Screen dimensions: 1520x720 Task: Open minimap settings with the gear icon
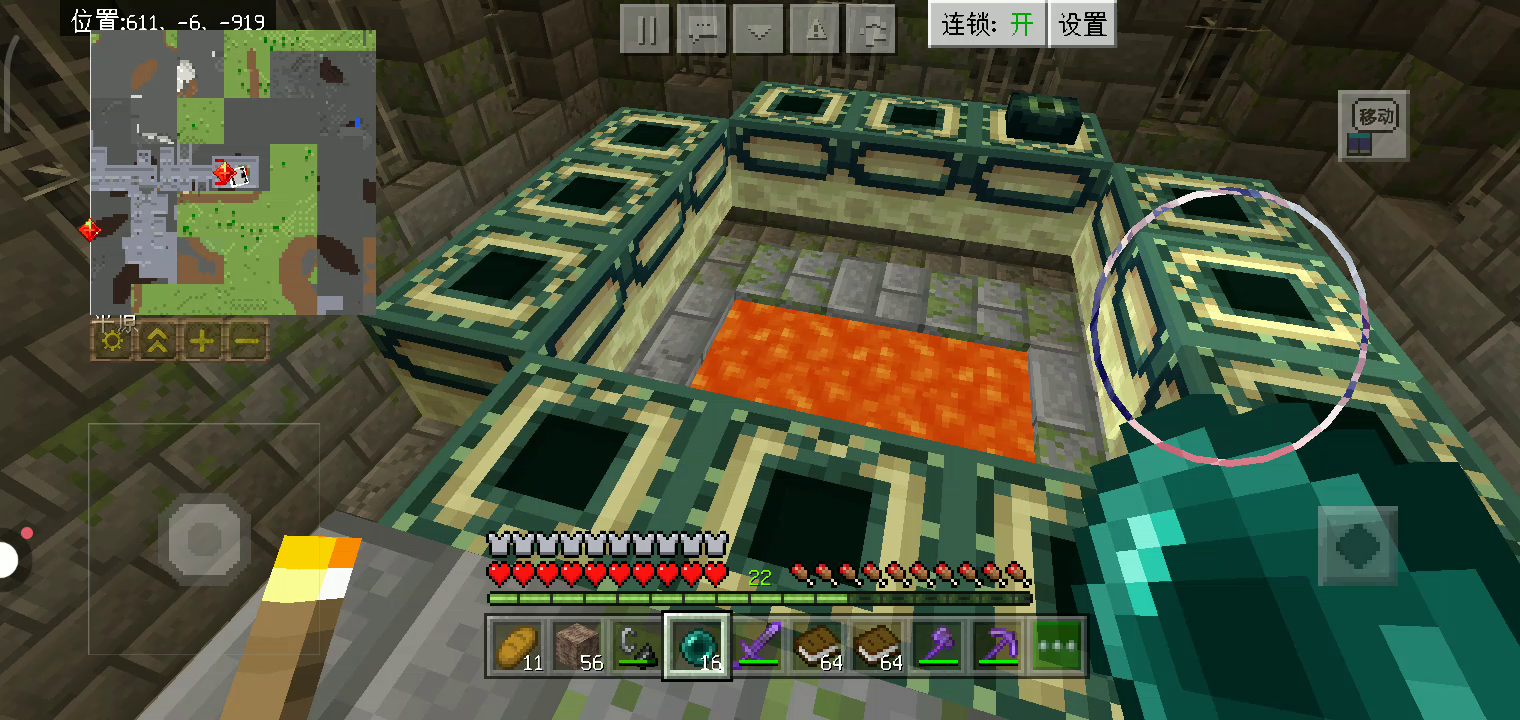(x=113, y=342)
